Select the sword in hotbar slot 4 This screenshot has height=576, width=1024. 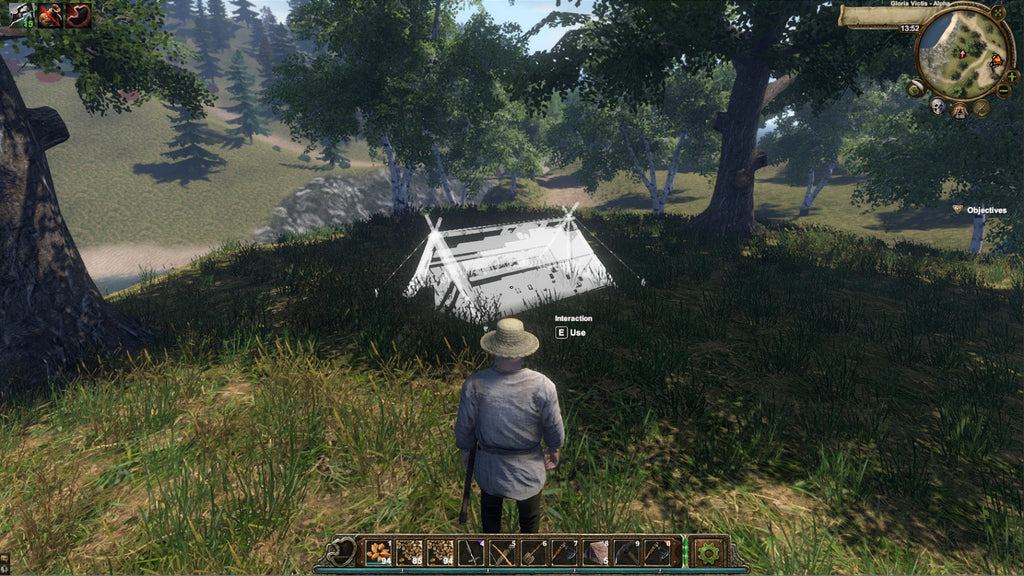pos(472,551)
